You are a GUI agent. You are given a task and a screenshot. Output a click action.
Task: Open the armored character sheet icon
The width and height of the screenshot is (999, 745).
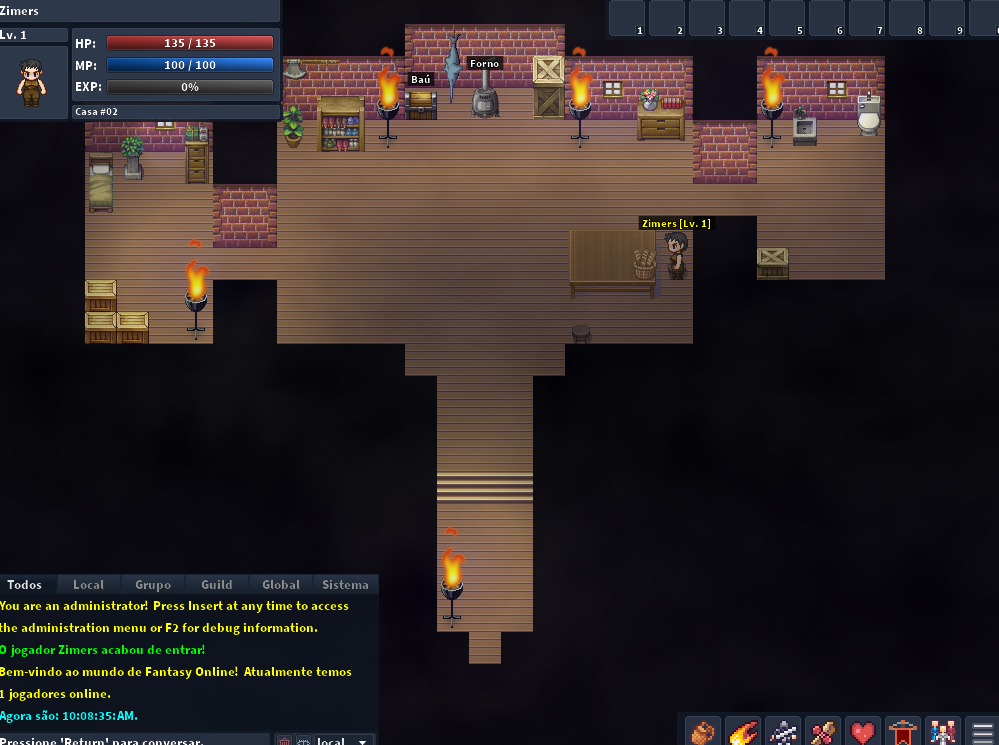[x=784, y=732]
